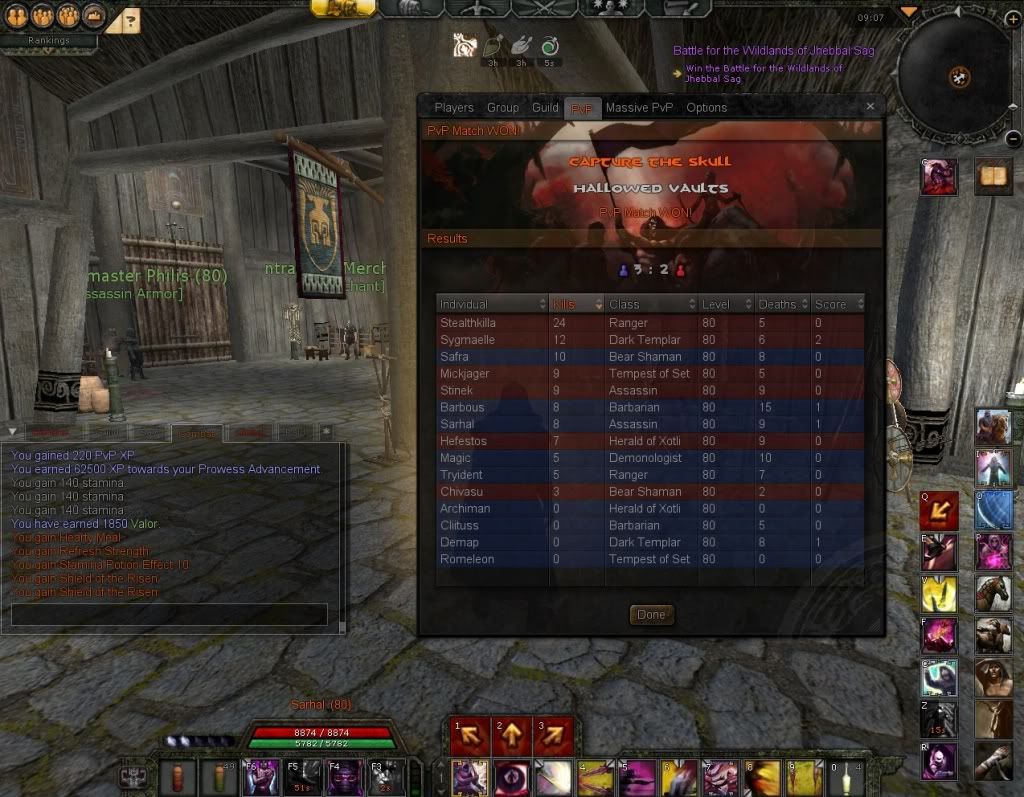1024x797 pixels.
Task: Click the Done button on results
Action: [x=651, y=615]
